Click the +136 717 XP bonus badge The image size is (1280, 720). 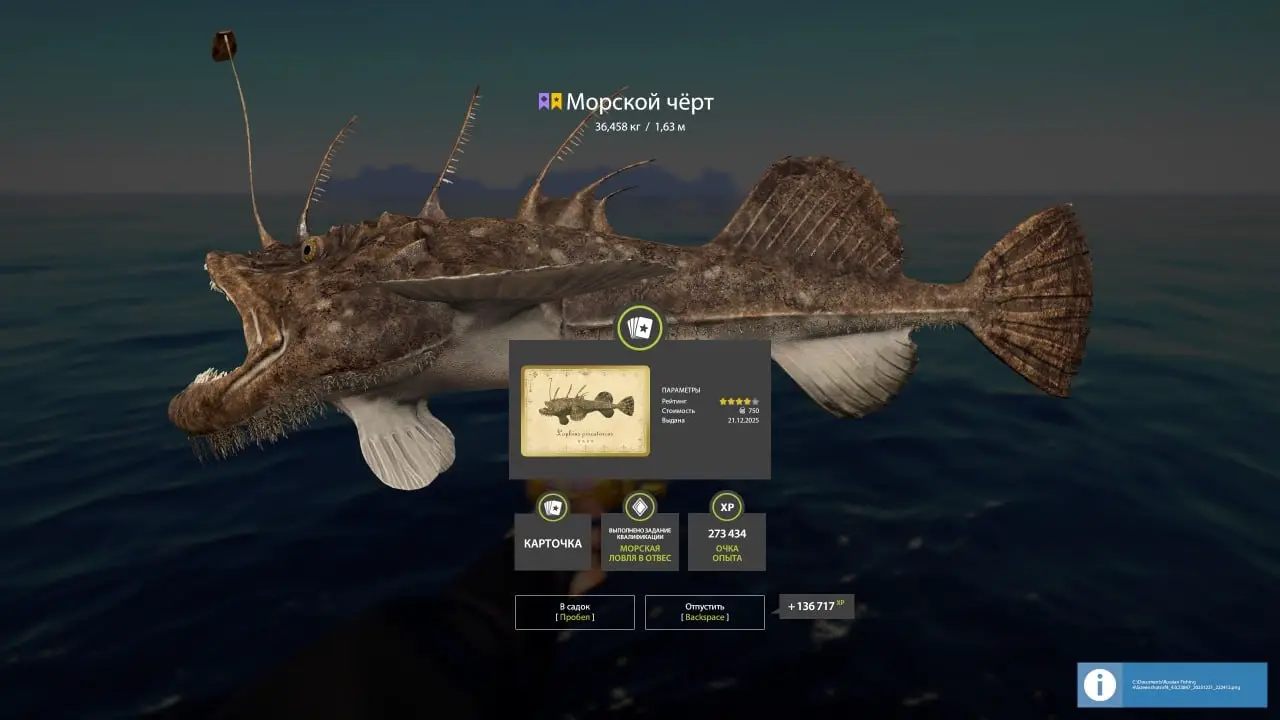[x=814, y=604]
